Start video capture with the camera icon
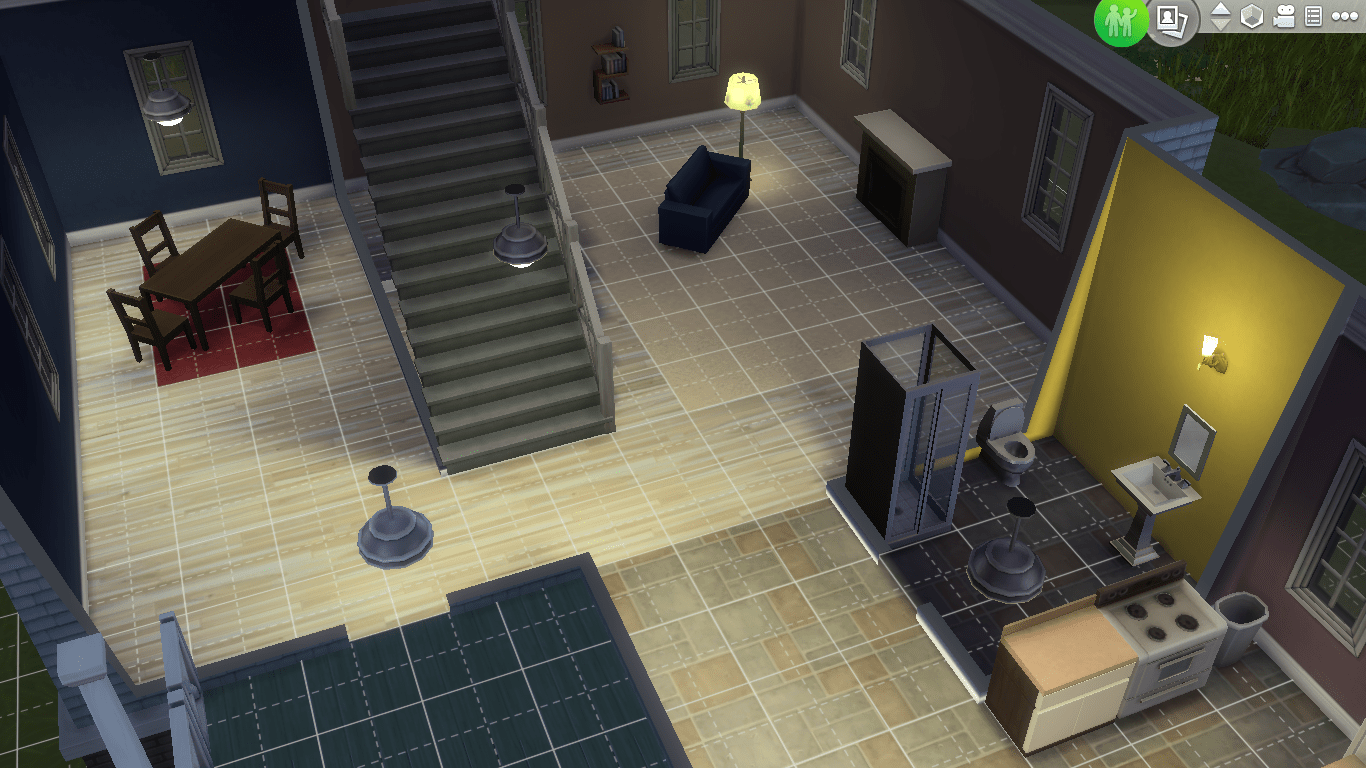The height and width of the screenshot is (768, 1366). 1284,15
